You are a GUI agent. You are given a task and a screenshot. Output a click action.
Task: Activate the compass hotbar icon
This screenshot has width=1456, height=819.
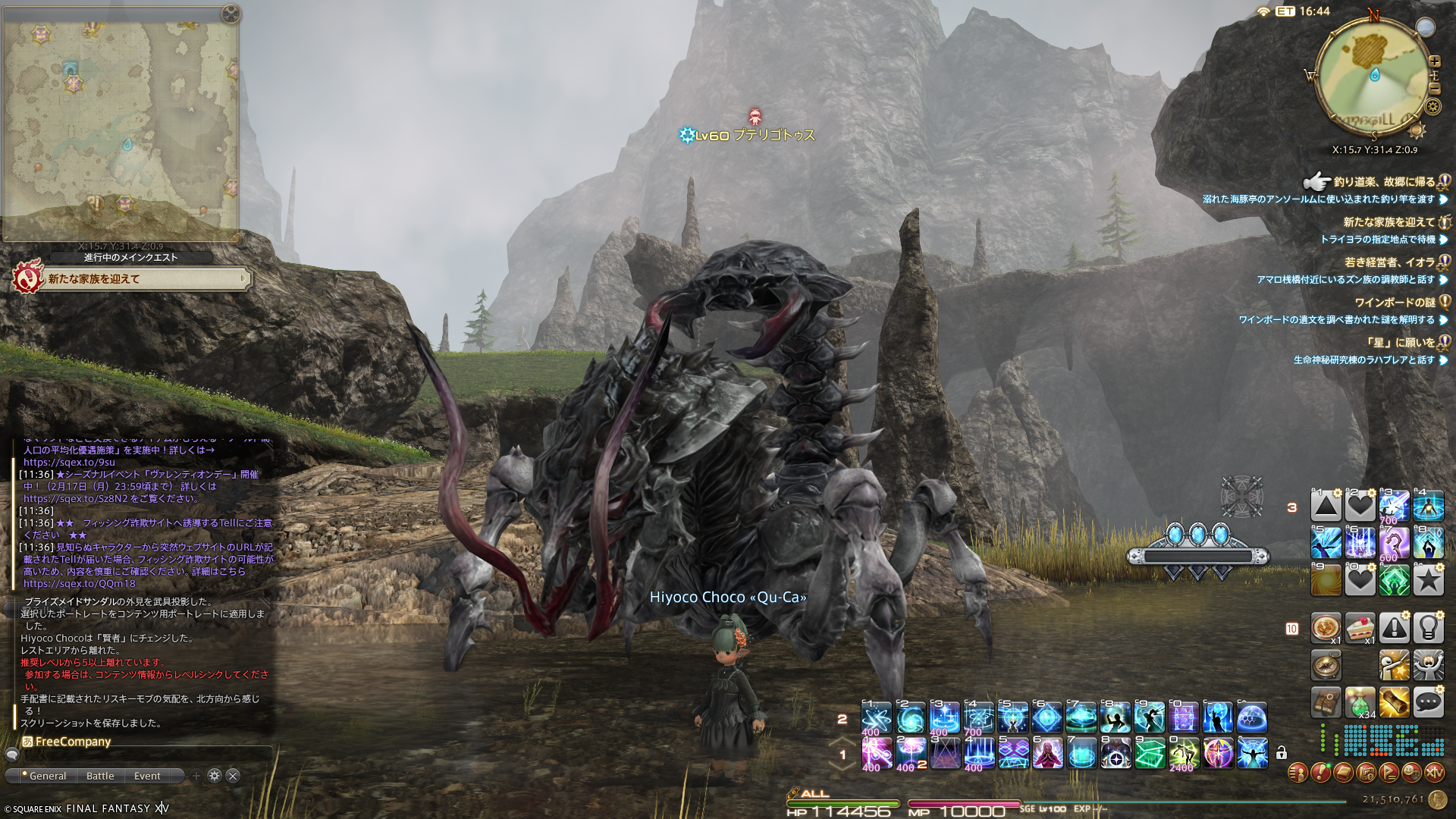pos(1326,665)
